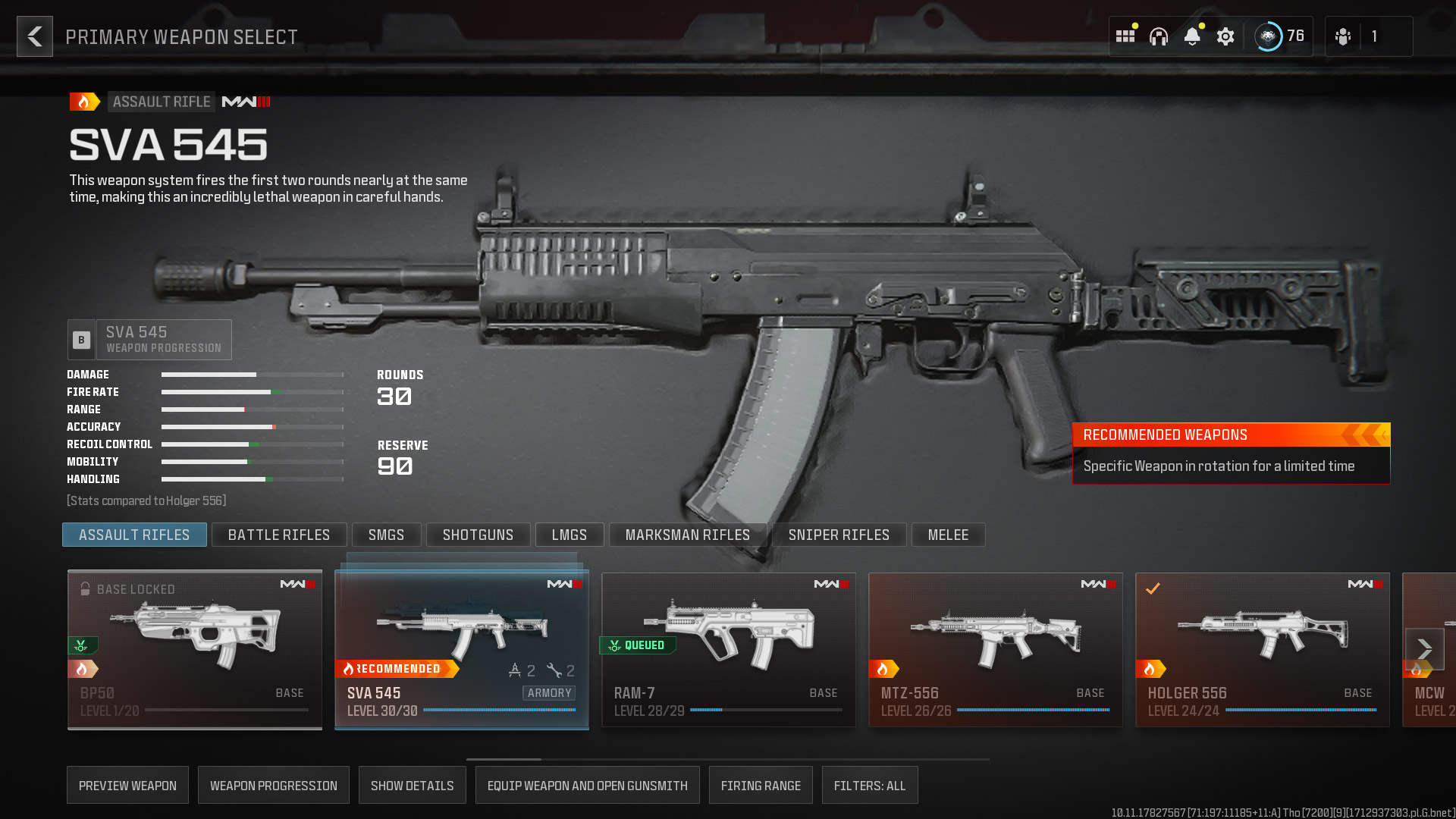
Task: Click the back arrow to exit weapon select
Action: tap(34, 36)
